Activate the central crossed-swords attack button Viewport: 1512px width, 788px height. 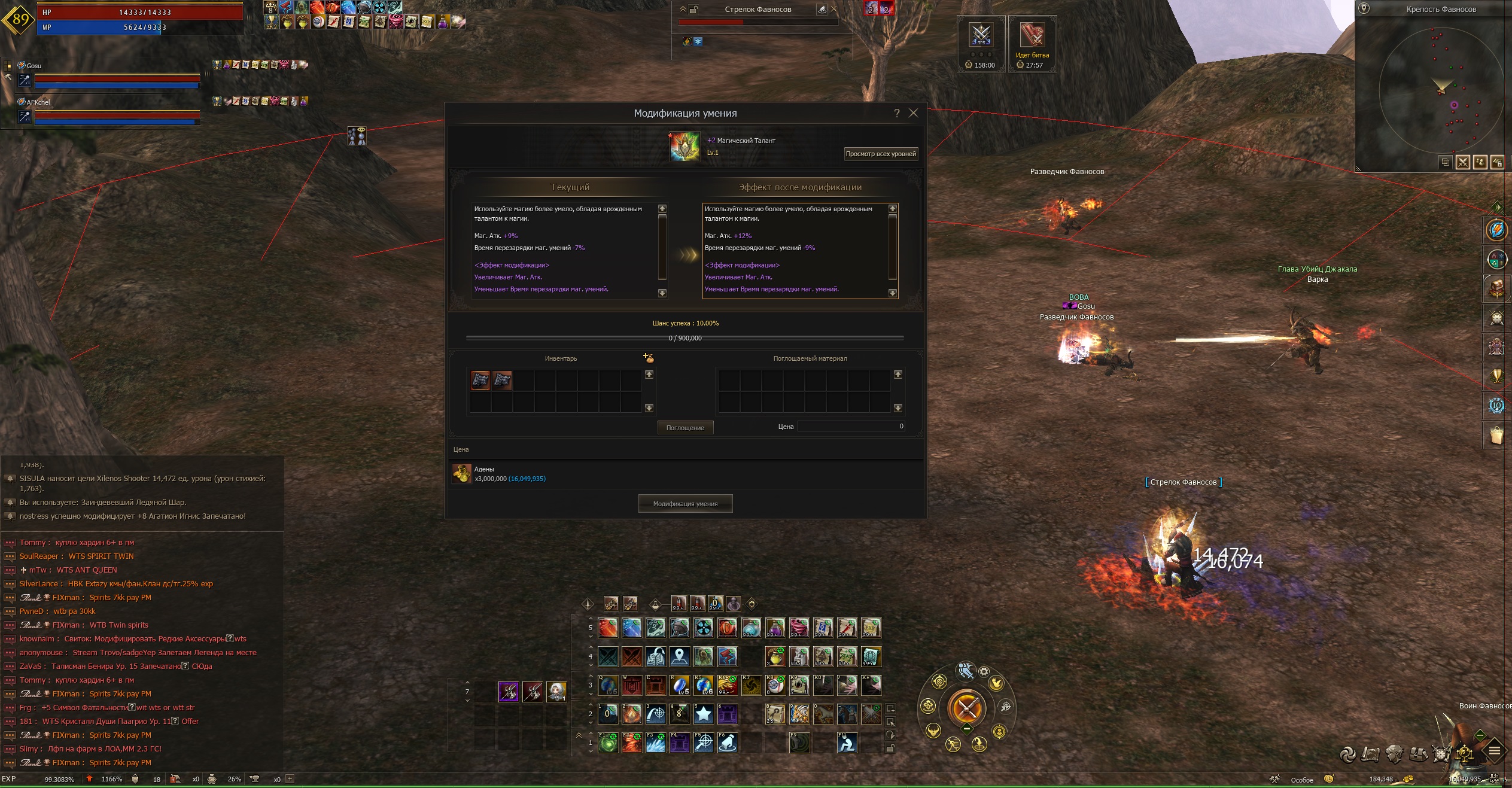(x=966, y=708)
